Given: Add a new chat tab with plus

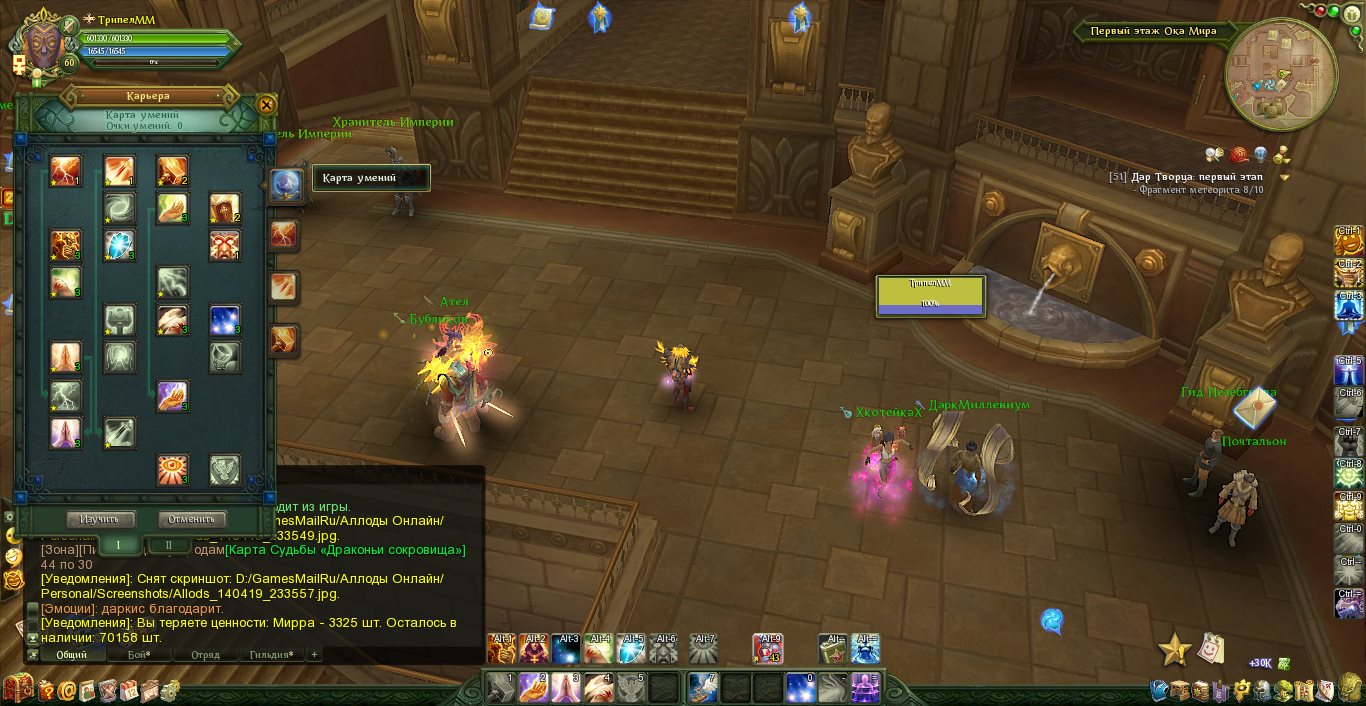Looking at the screenshot, I should 314,655.
